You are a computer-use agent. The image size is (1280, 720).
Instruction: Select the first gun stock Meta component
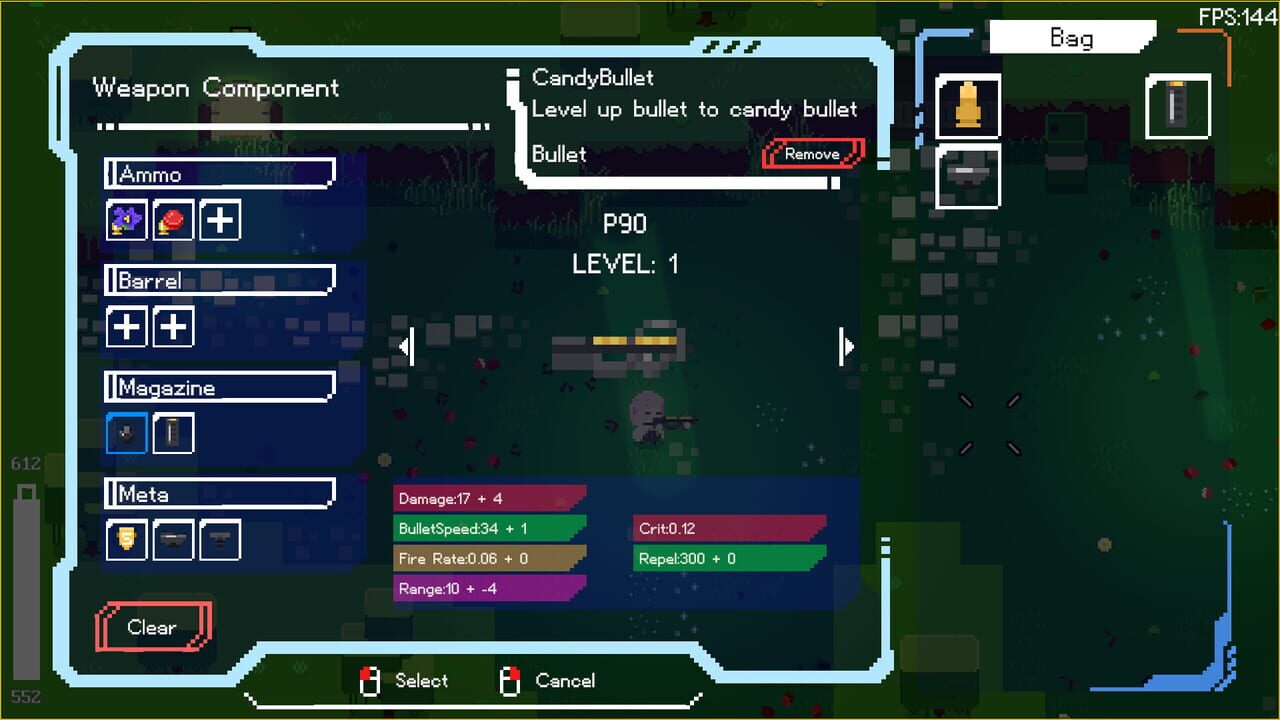click(x=173, y=540)
